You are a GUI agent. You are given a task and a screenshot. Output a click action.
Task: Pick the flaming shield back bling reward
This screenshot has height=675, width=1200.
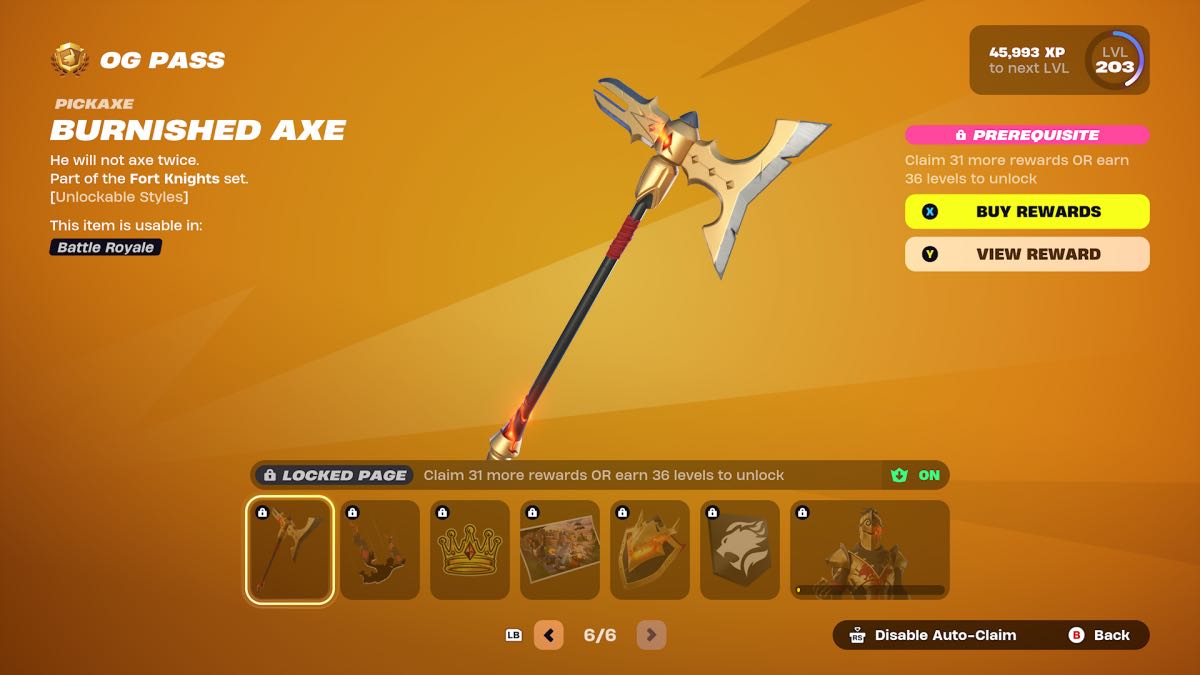(x=650, y=550)
